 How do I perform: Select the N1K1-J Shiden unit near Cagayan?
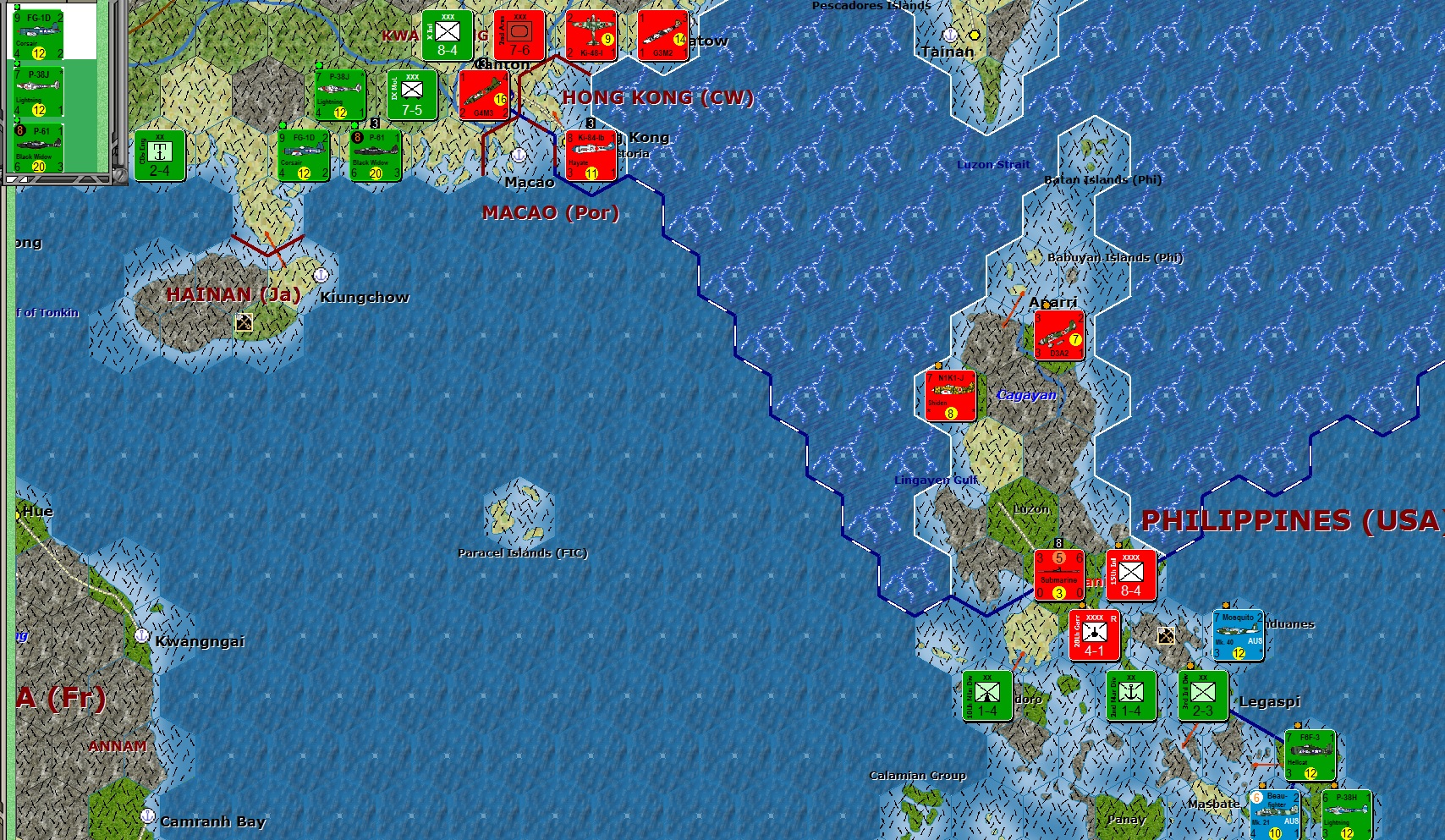pos(949,396)
